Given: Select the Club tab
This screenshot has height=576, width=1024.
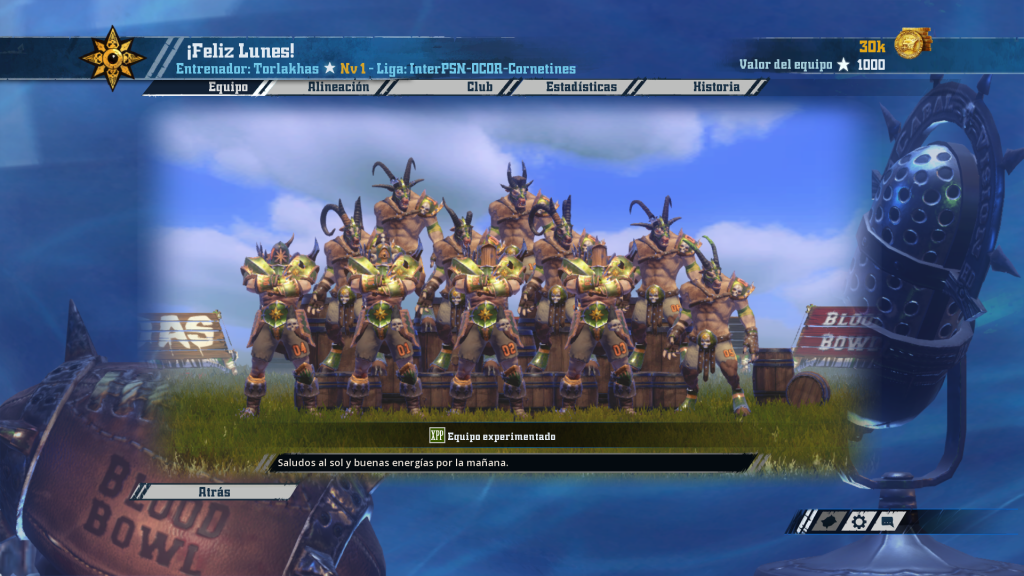Looking at the screenshot, I should click(x=480, y=87).
